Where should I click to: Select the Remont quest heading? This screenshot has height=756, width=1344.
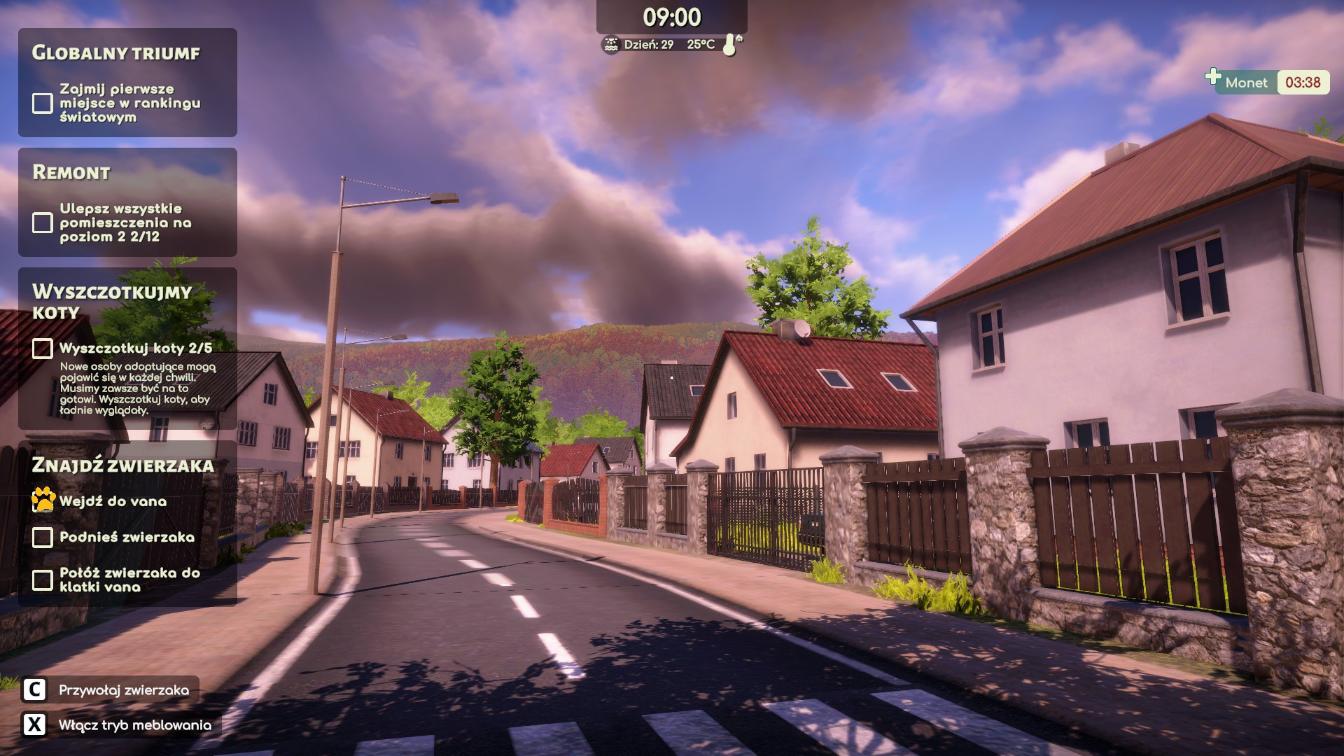pyautogui.click(x=71, y=172)
